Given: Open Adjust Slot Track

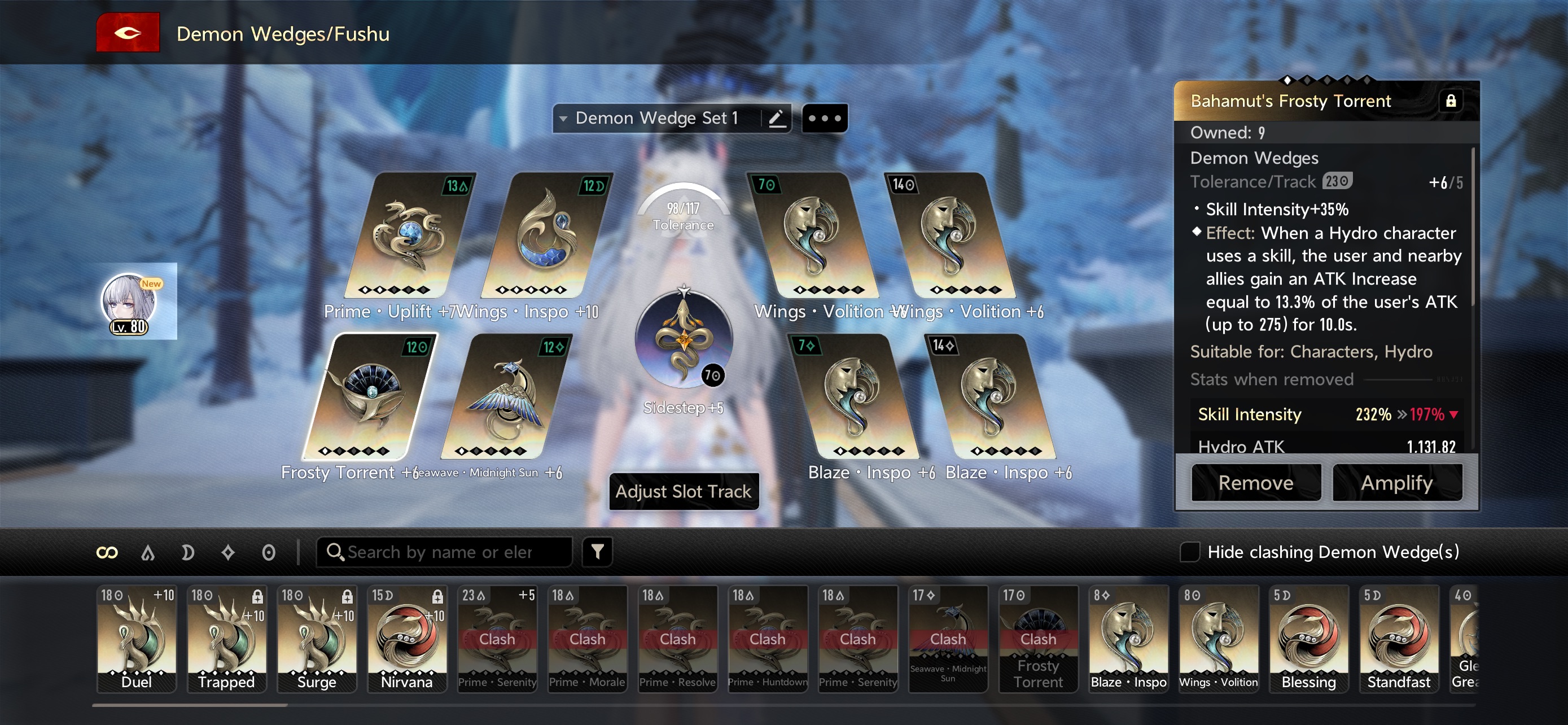Looking at the screenshot, I should (x=683, y=491).
